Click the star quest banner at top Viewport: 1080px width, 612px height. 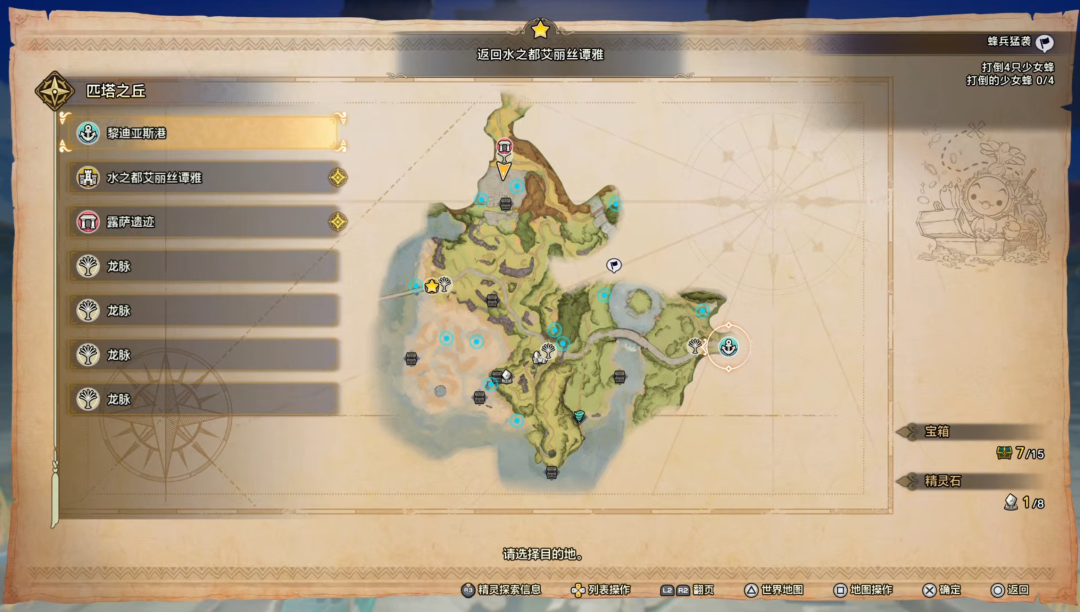tap(540, 29)
